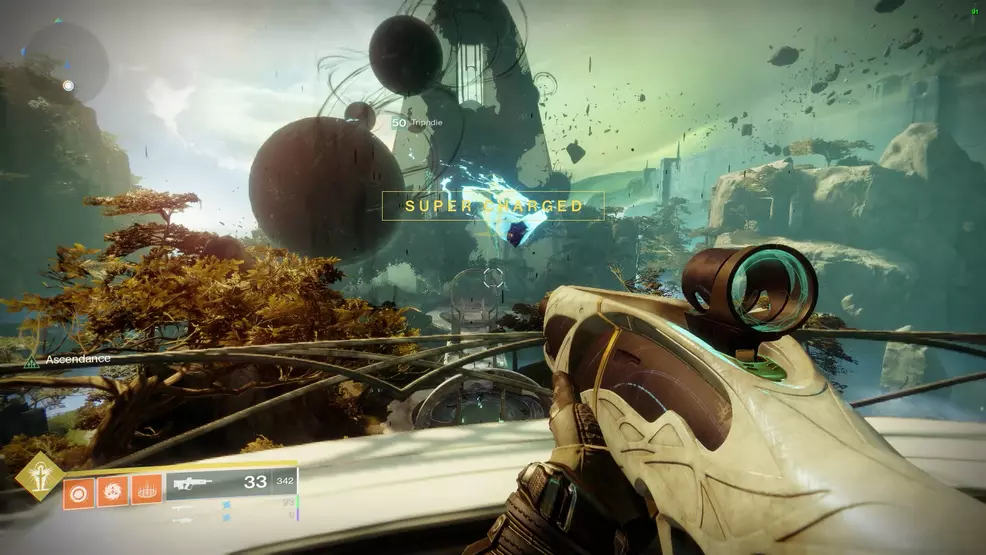Click the Tripndie player nameplate

(x=418, y=123)
